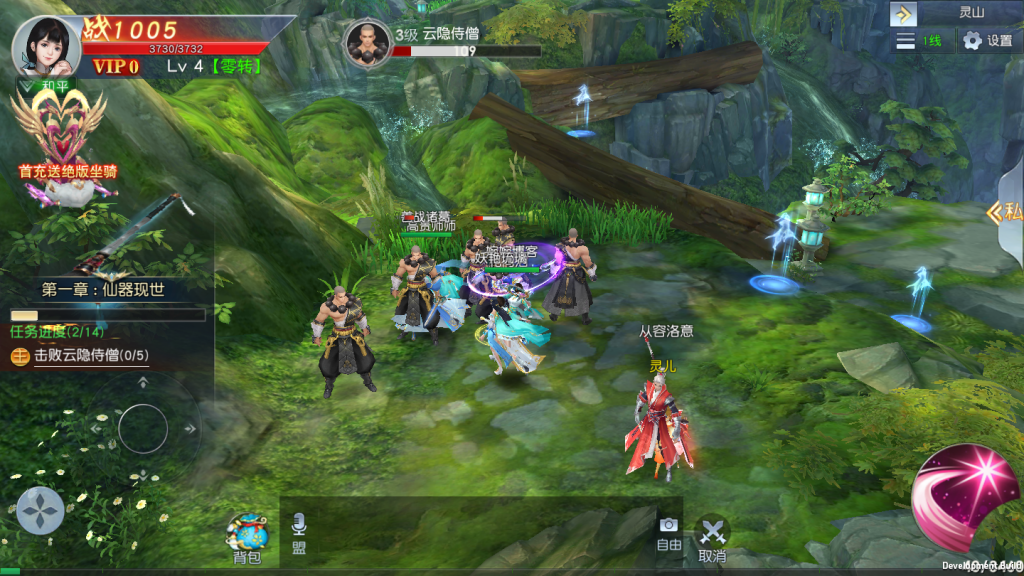This screenshot has height=576, width=1024.
Task: Select the 云隐侍僧 target portrait
Action: [367, 42]
